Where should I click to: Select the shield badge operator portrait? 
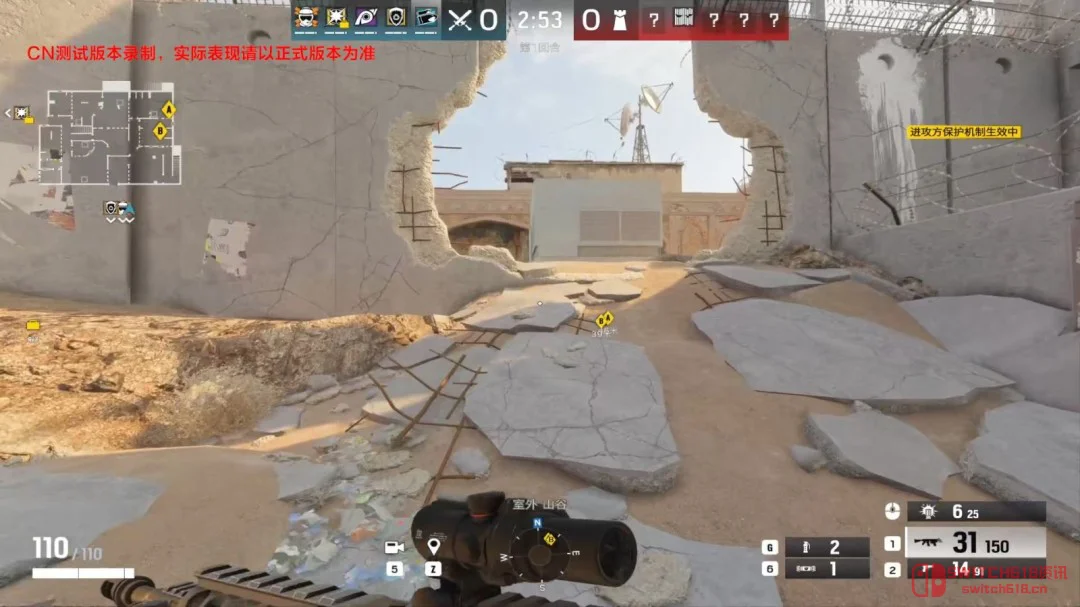[397, 18]
